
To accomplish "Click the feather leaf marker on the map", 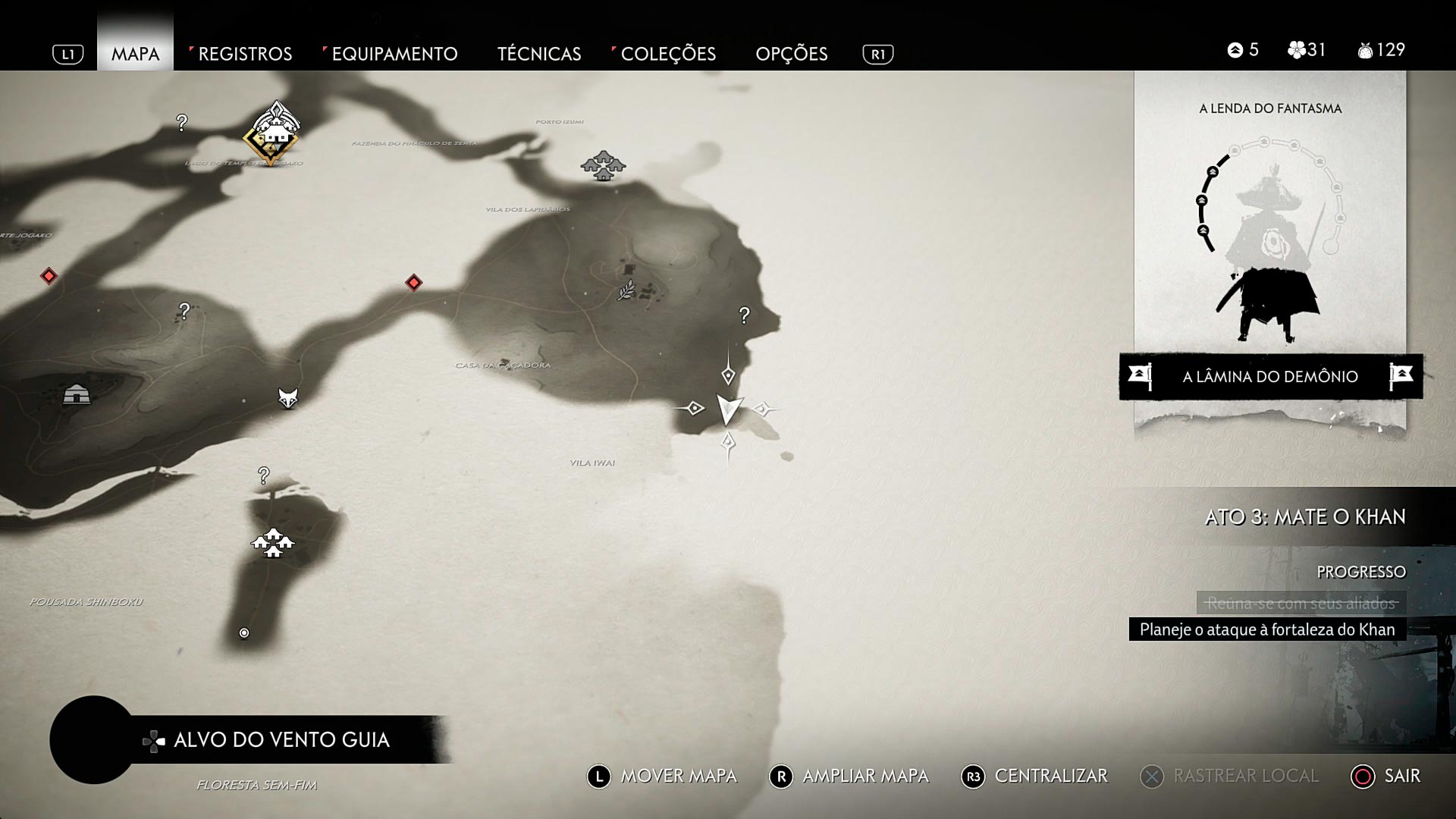I will [x=626, y=290].
